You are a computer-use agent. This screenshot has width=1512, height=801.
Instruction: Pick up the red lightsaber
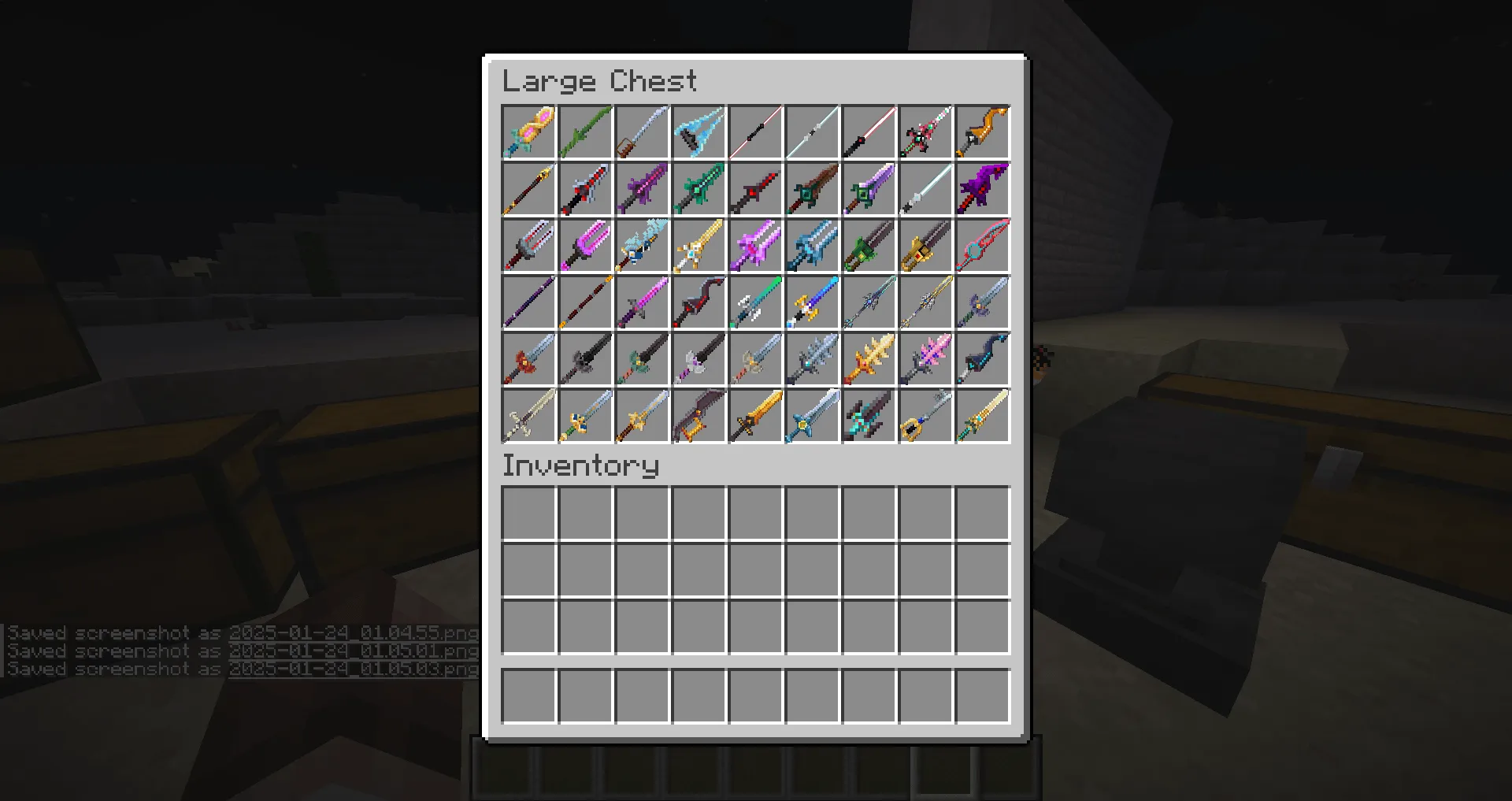869,132
